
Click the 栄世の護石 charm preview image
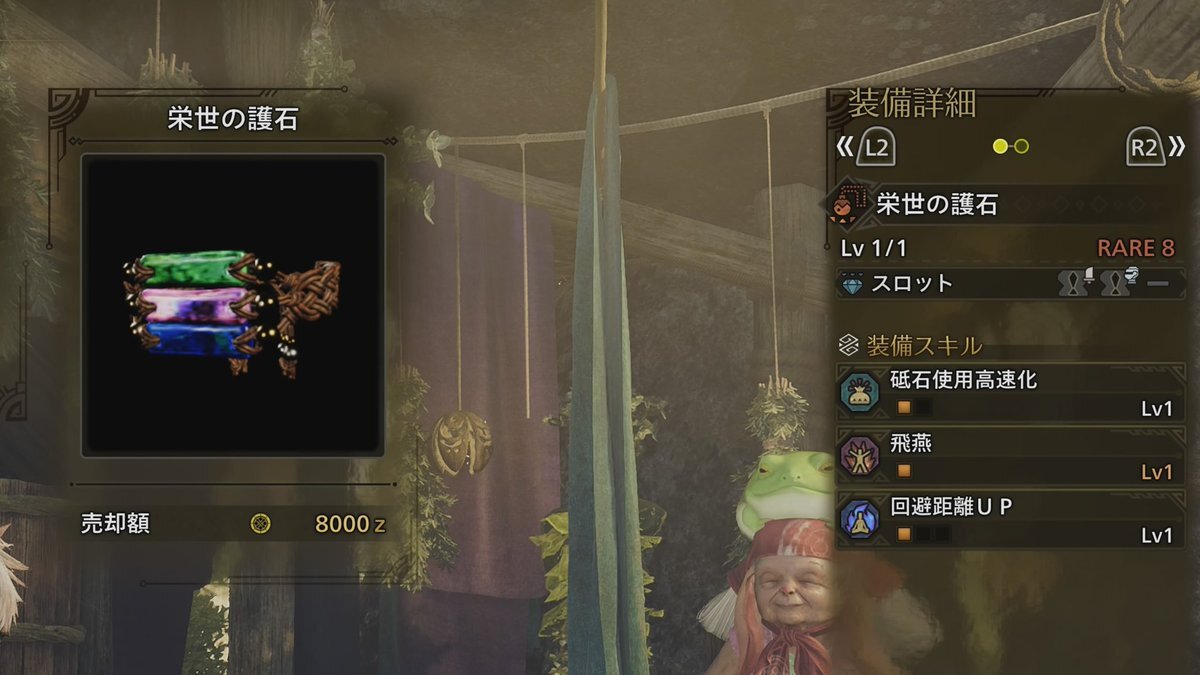[233, 305]
